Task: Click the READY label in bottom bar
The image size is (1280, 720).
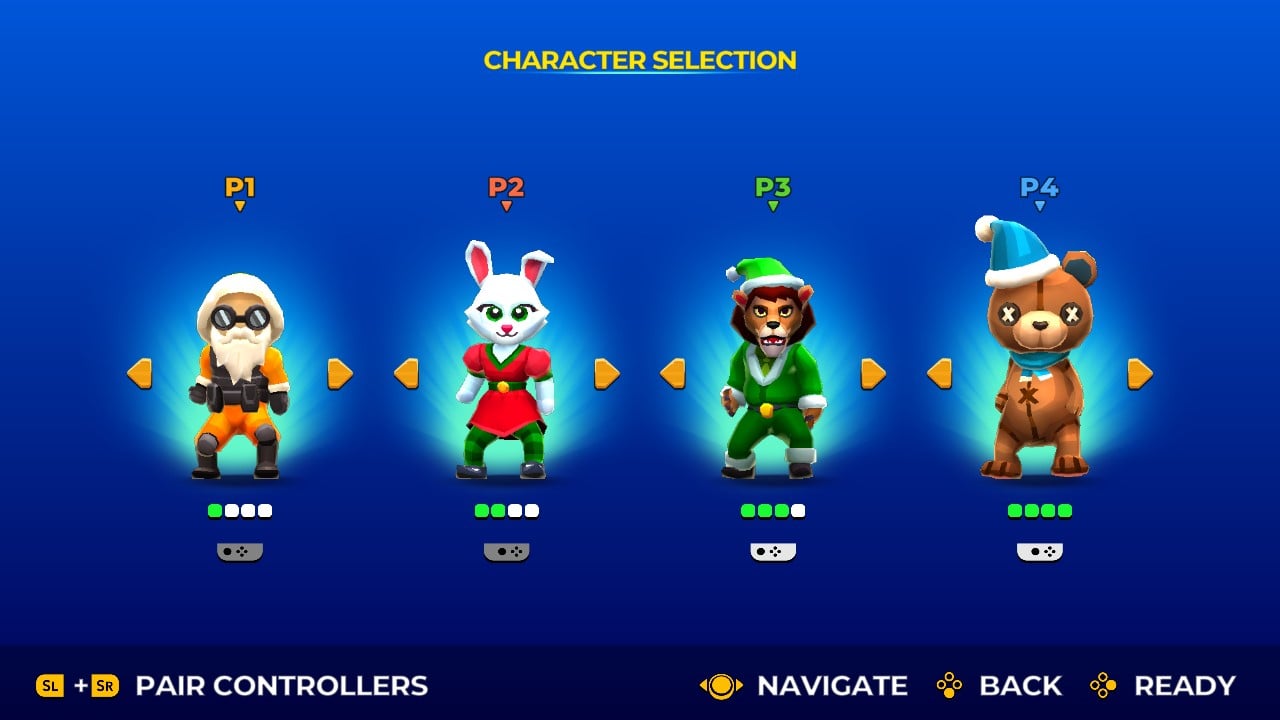Action: click(x=1185, y=686)
